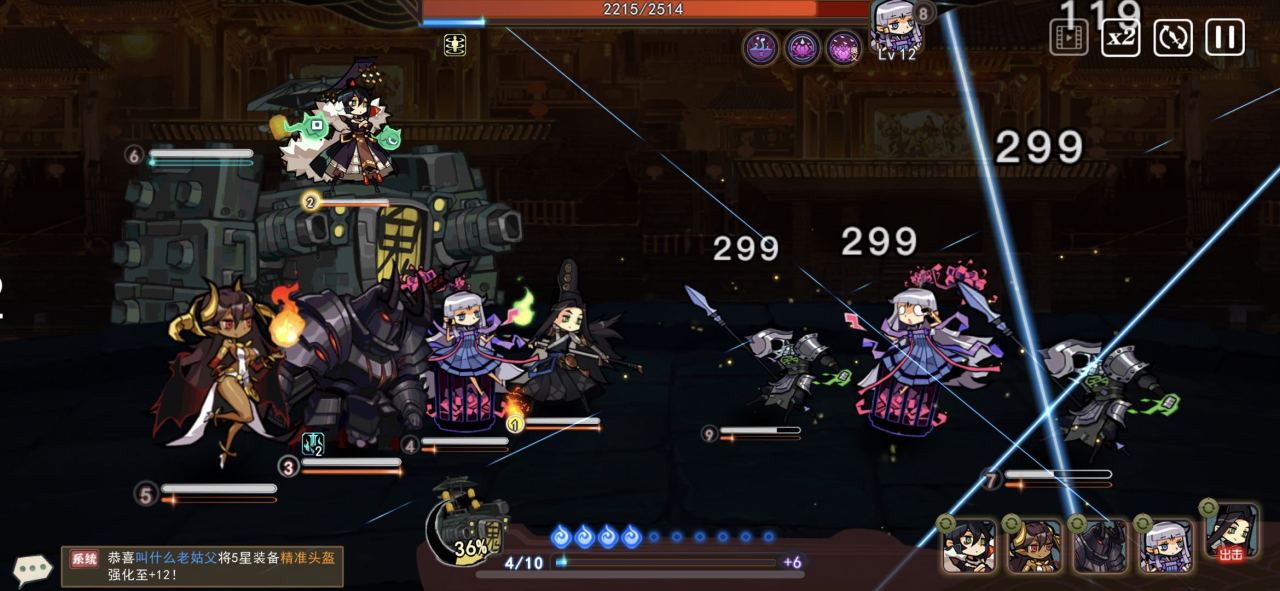
Task: Inspect the boss petal burst skill icon
Action: (x=844, y=48)
